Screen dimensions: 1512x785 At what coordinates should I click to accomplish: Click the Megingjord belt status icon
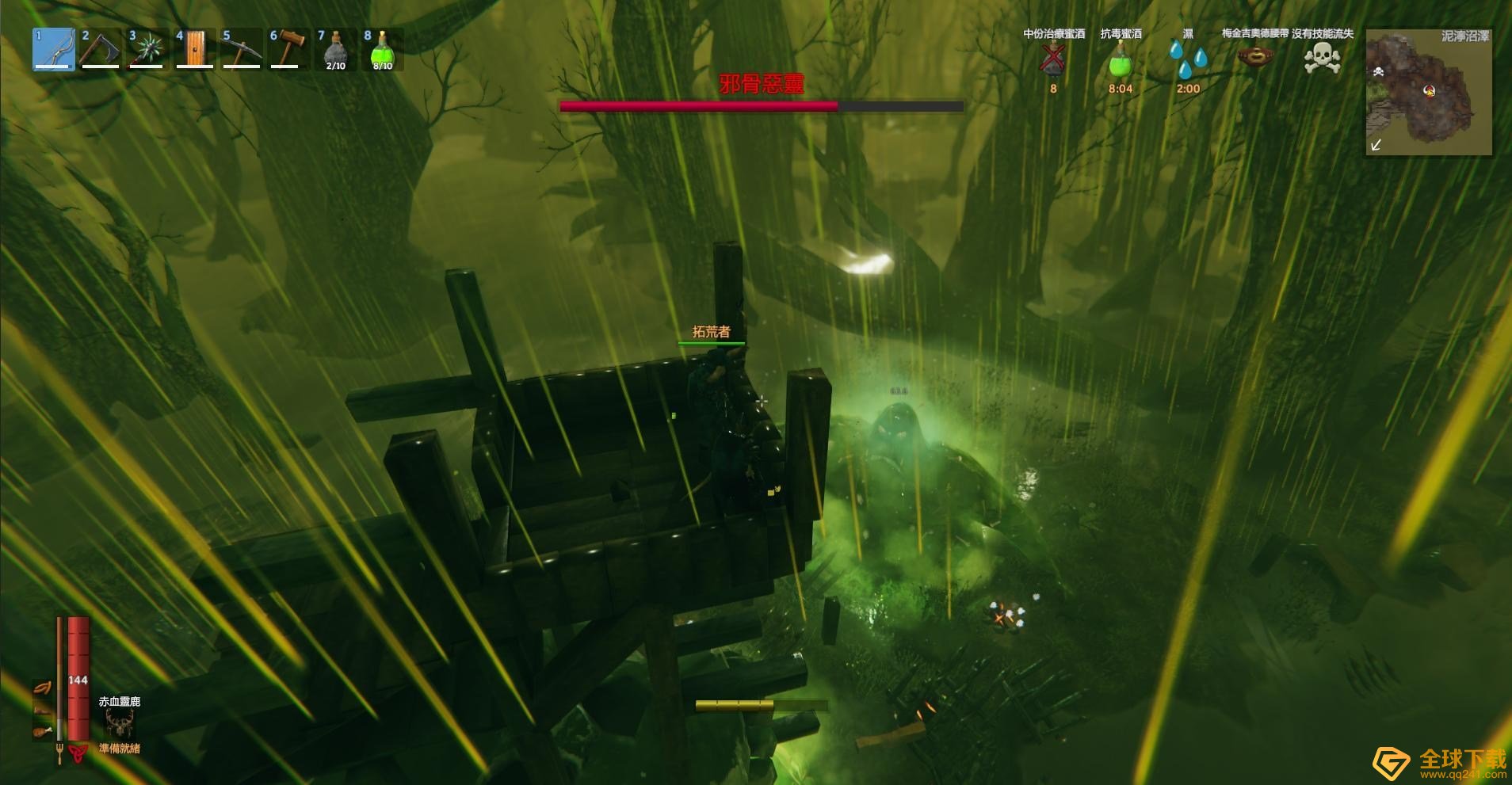click(1255, 57)
